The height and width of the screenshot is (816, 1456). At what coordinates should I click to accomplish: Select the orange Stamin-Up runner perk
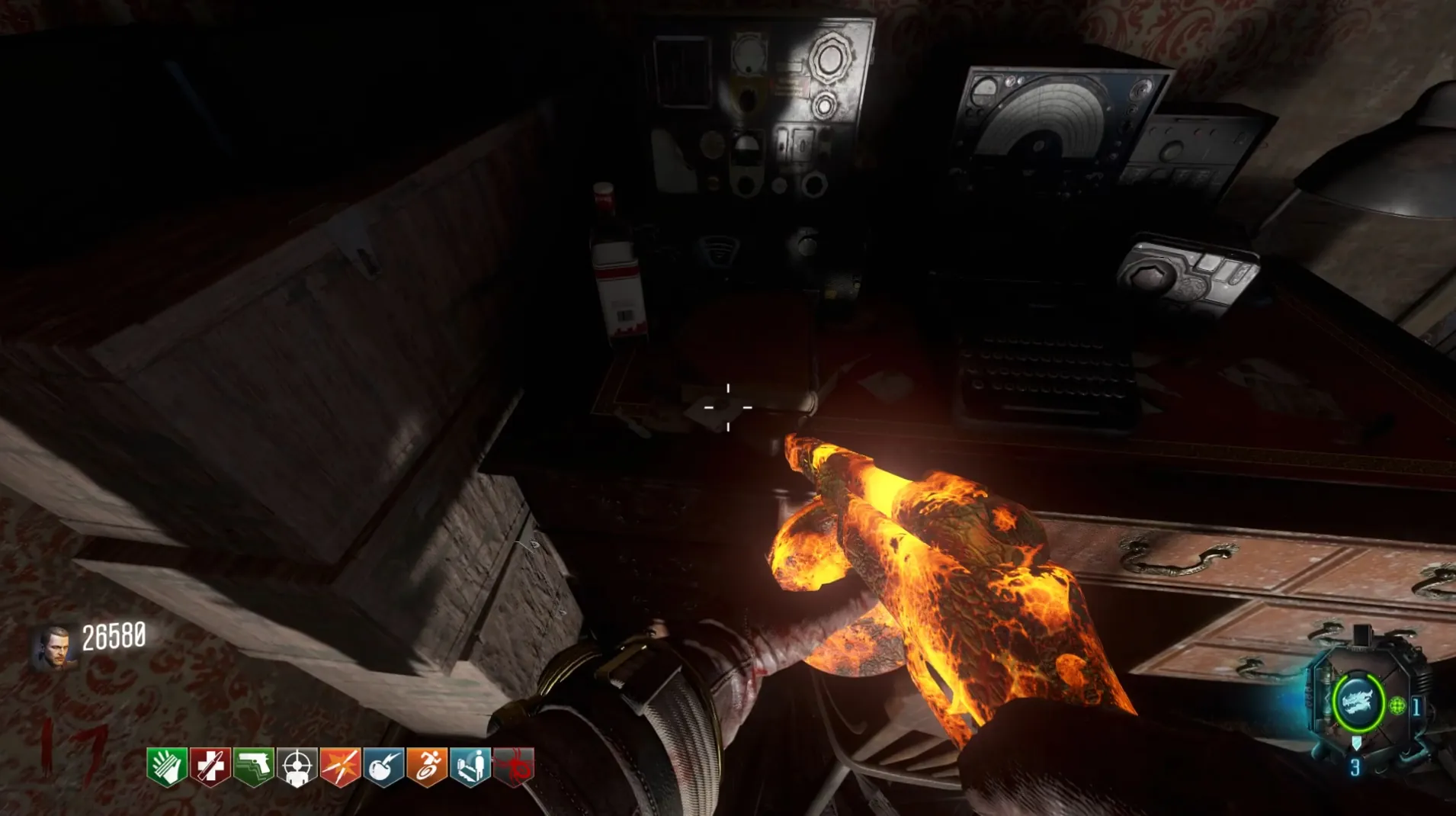tap(427, 766)
